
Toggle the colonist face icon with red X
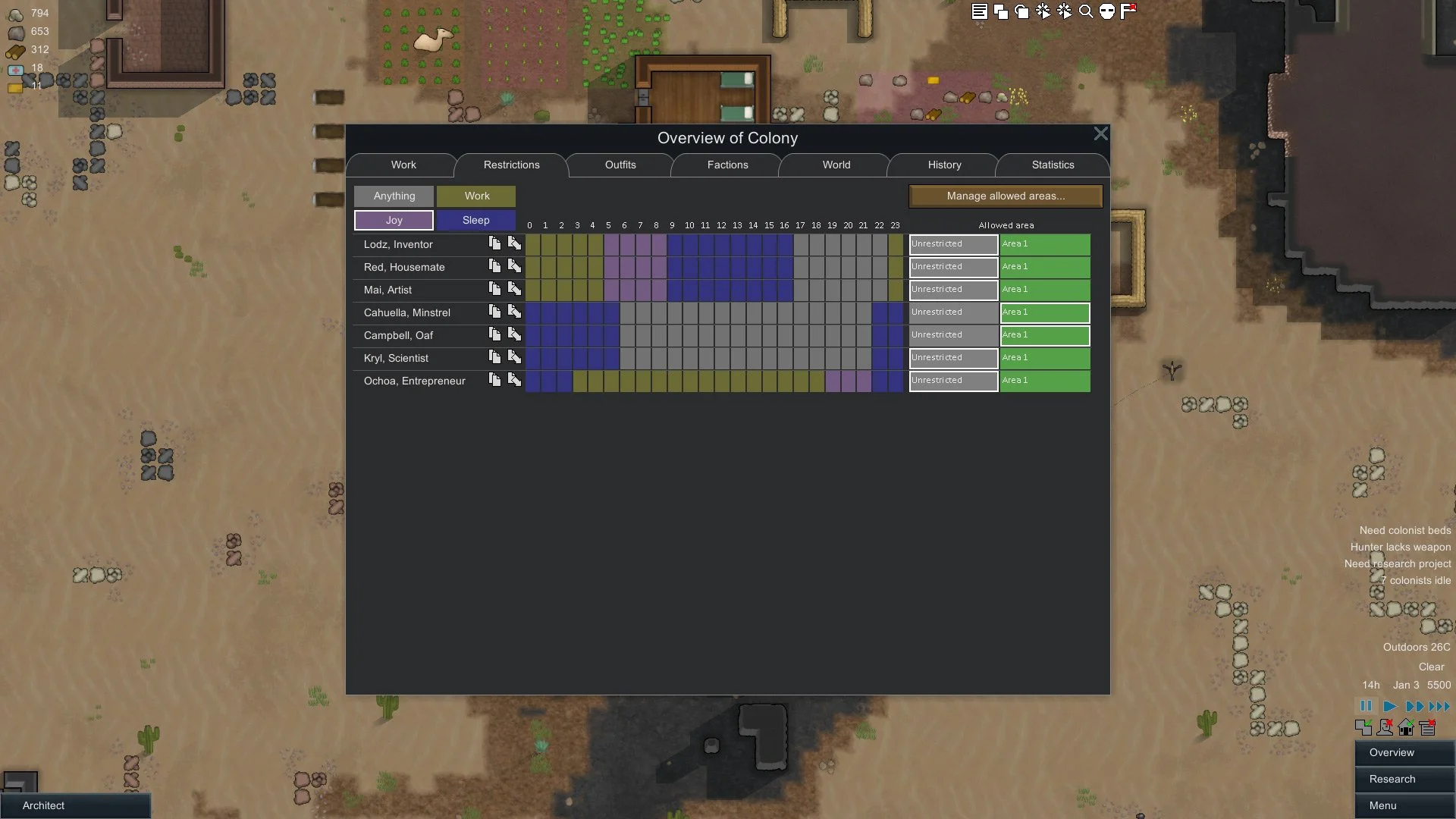pyautogui.click(x=1385, y=727)
